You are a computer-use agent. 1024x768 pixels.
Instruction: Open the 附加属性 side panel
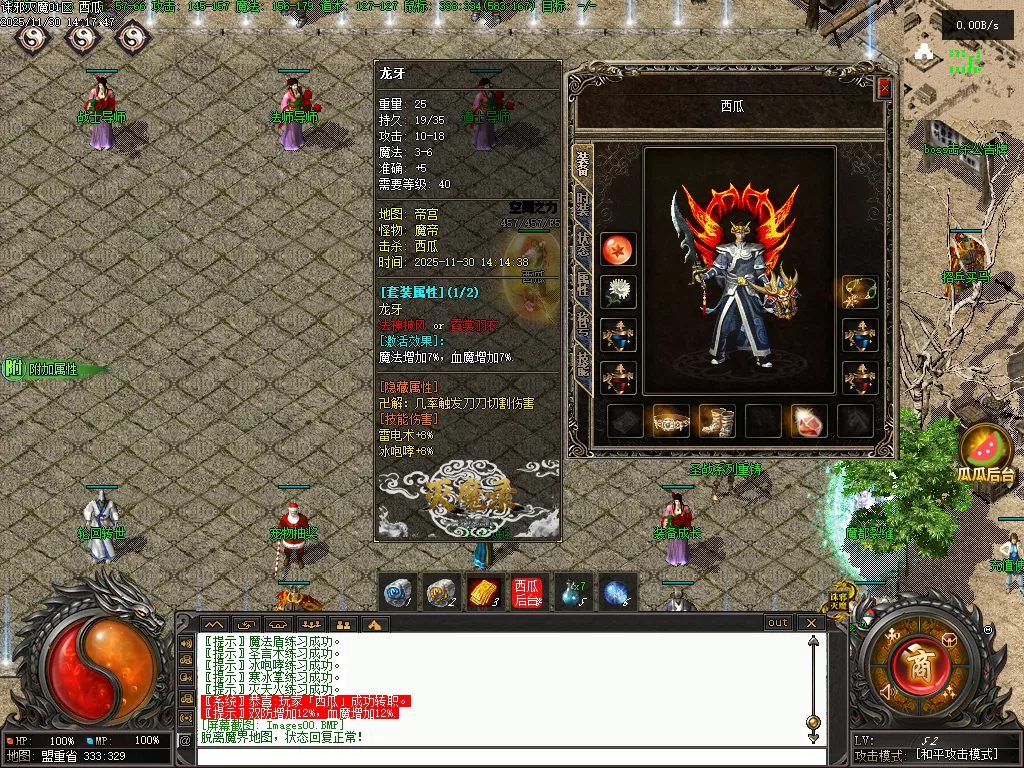pyautogui.click(x=52, y=369)
